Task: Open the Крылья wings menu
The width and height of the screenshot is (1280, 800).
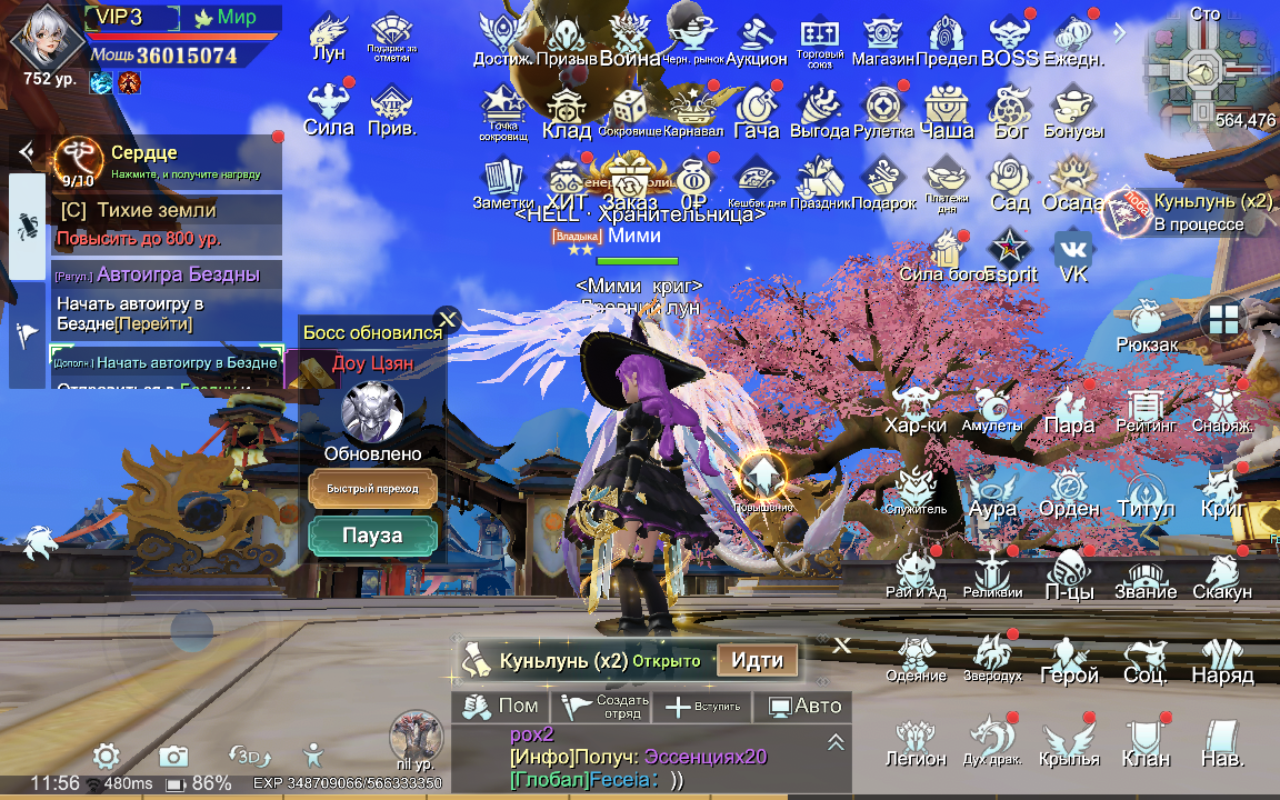Action: pos(1069,741)
